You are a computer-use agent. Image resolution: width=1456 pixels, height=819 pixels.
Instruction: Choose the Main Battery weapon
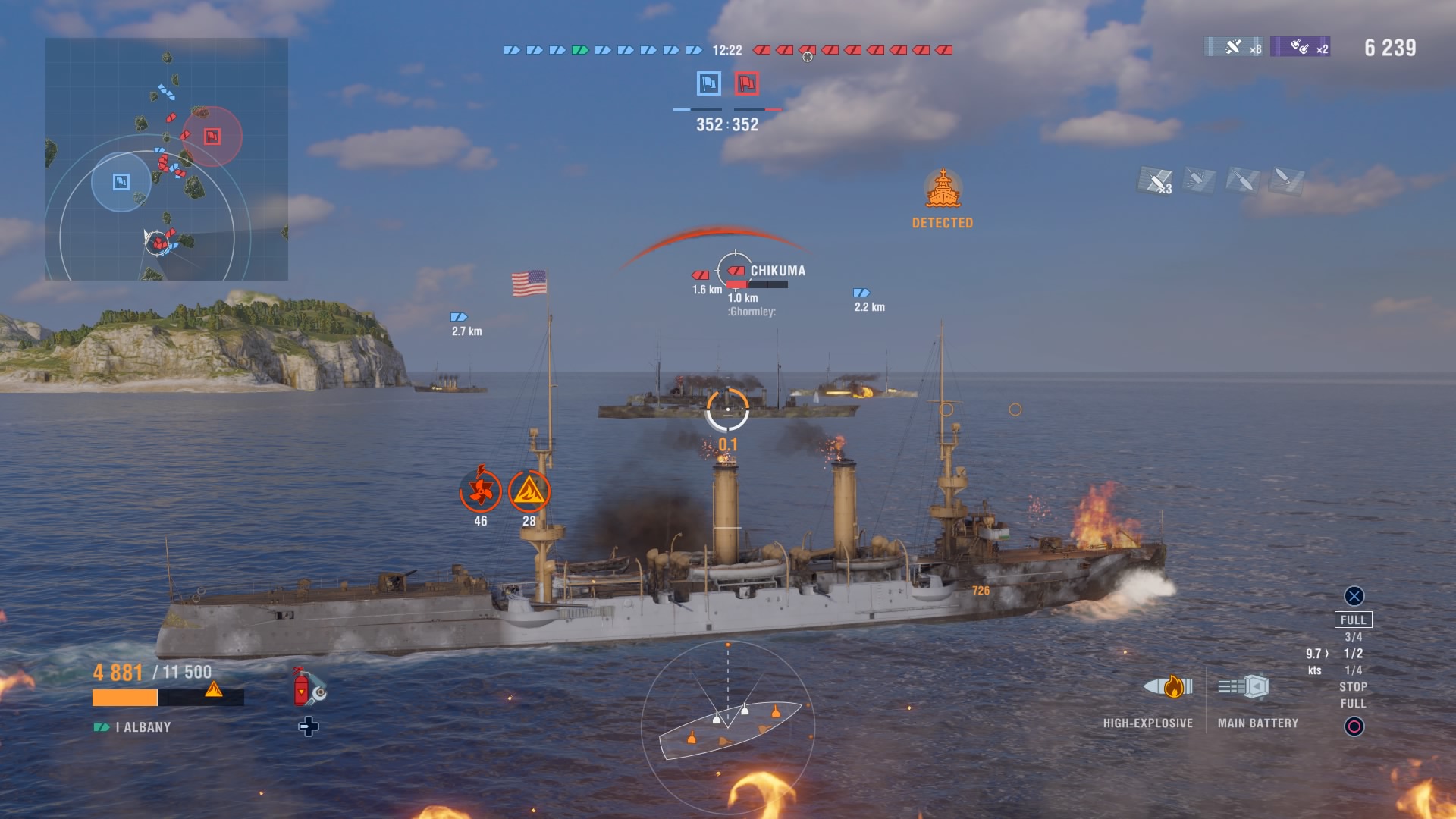click(x=1244, y=687)
